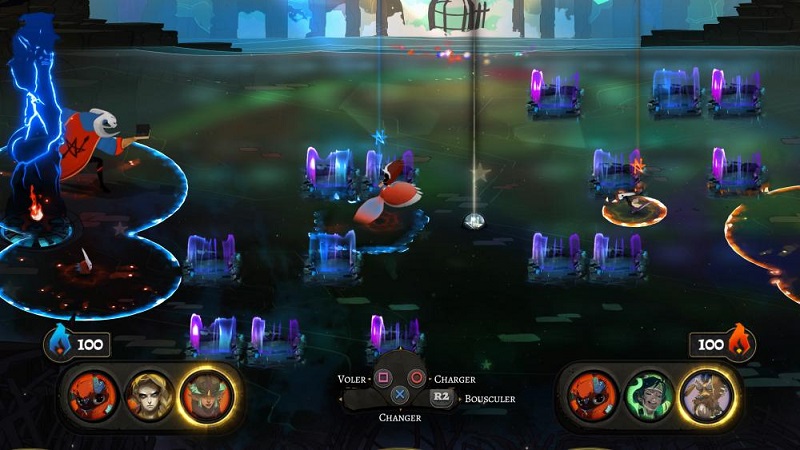
Task: Choose the blonde braided woman portrait
Action: tap(147, 393)
